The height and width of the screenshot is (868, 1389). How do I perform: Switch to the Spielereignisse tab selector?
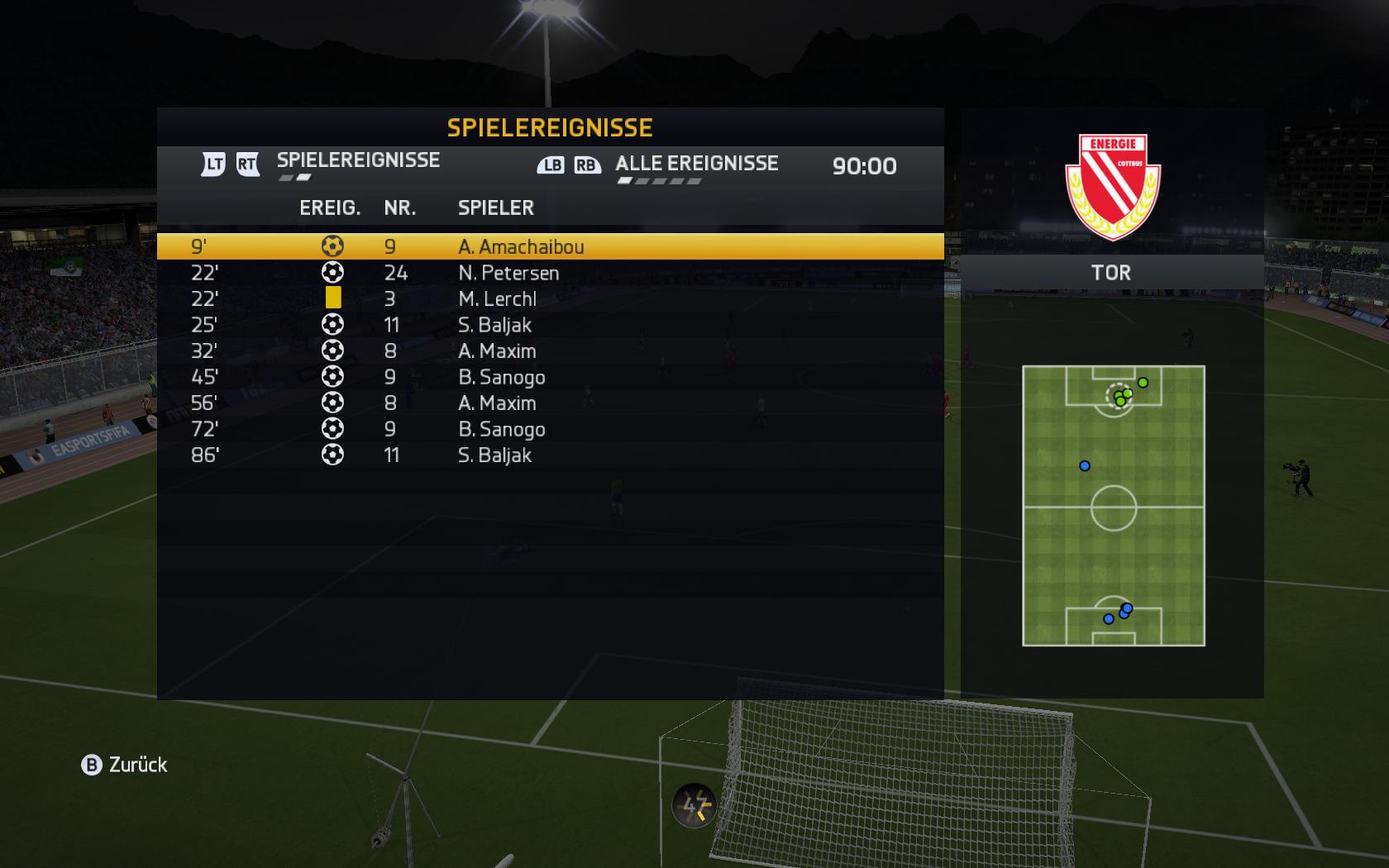[357, 161]
